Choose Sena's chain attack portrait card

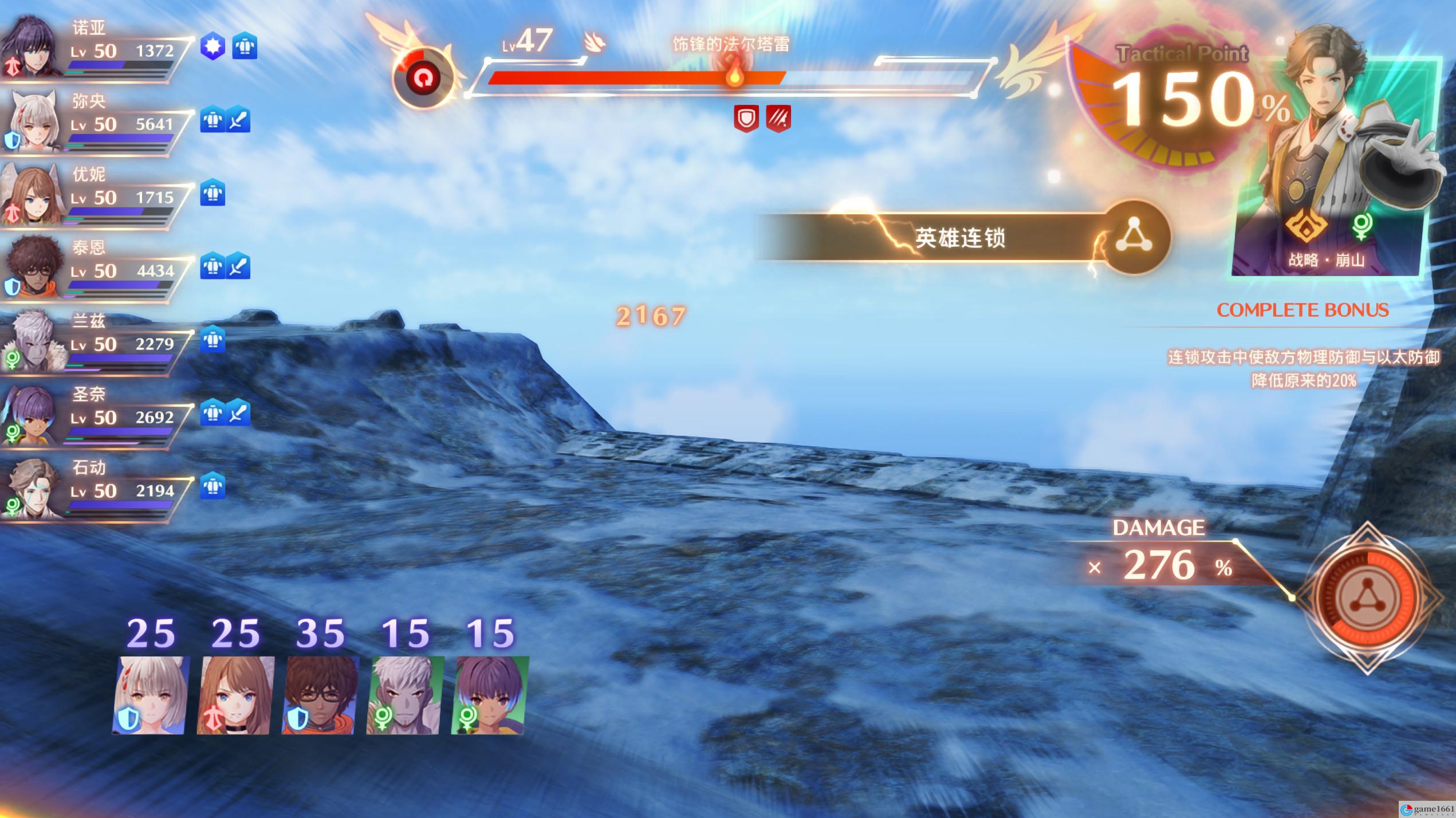(490, 694)
